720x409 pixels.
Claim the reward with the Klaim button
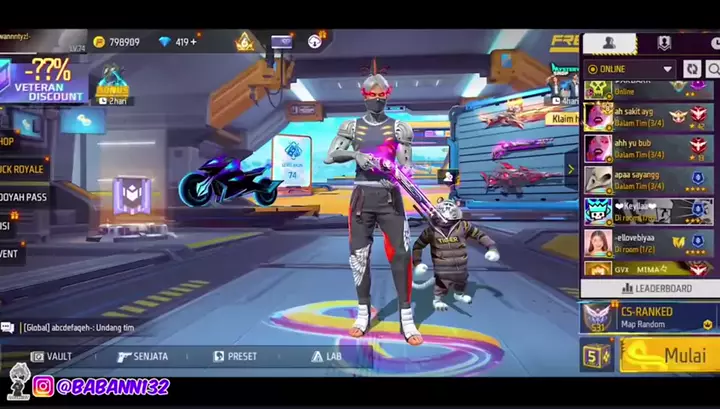click(567, 118)
